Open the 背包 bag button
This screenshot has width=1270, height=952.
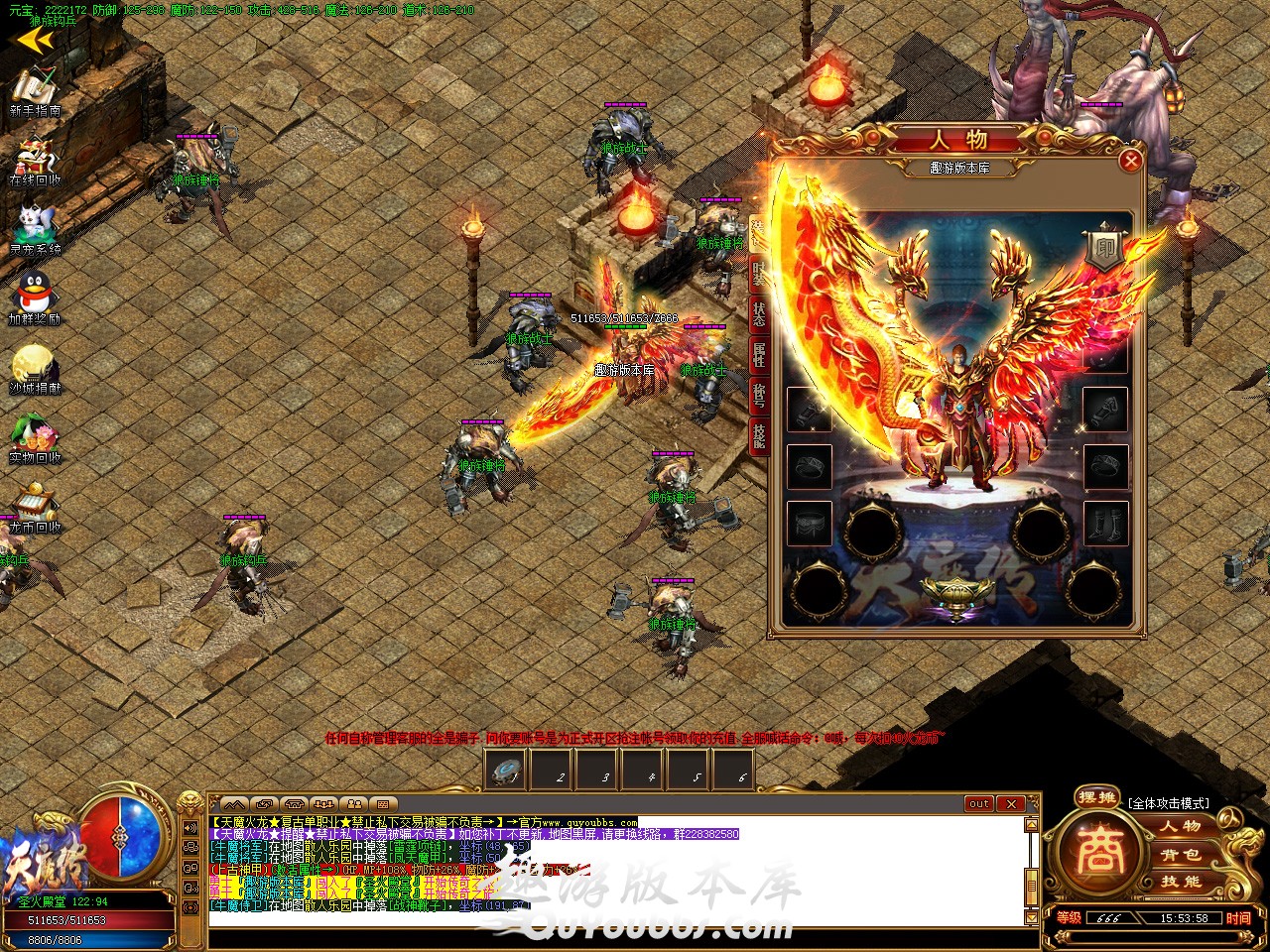pyautogui.click(x=1181, y=854)
